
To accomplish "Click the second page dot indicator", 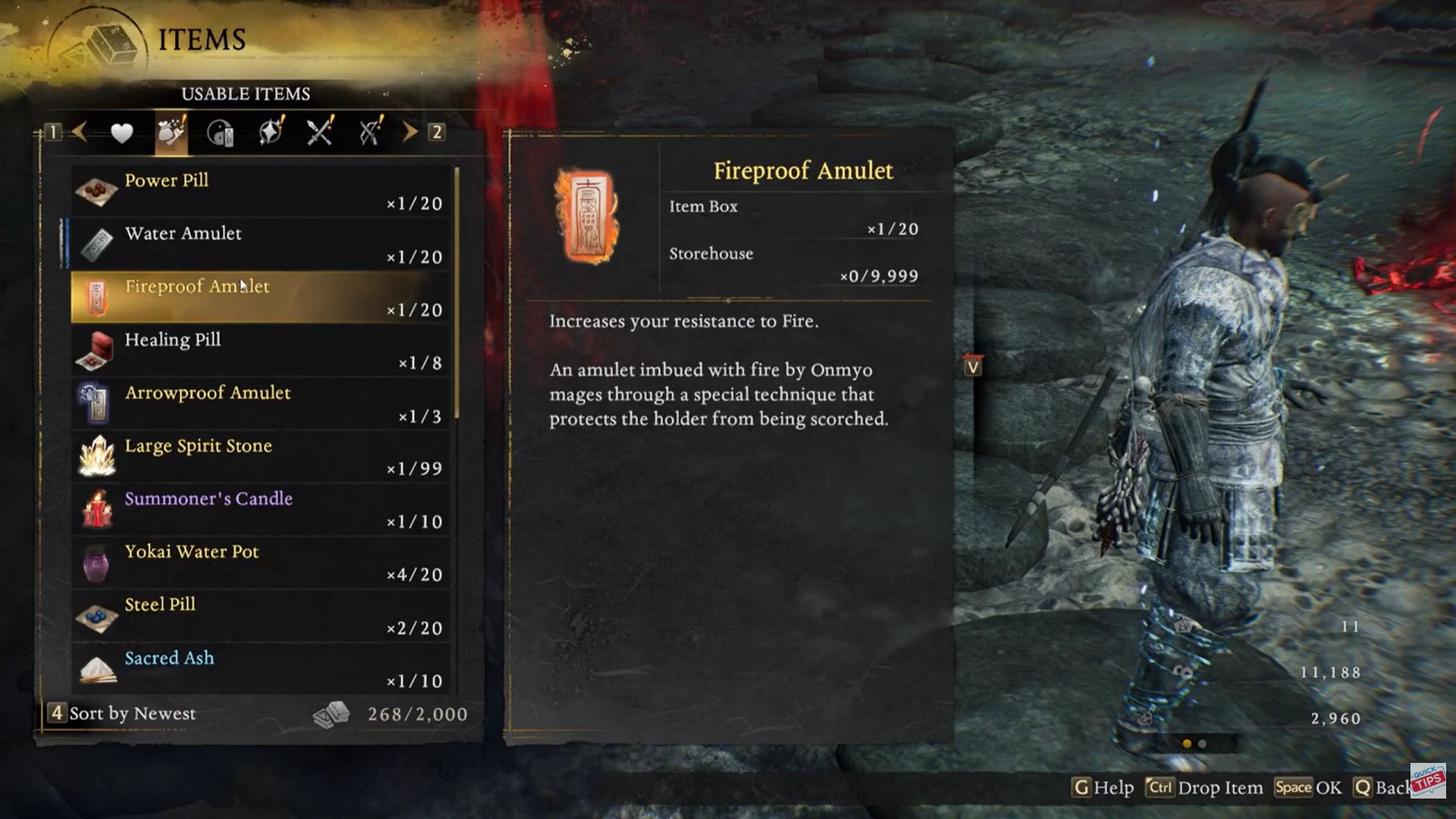I will [1202, 744].
